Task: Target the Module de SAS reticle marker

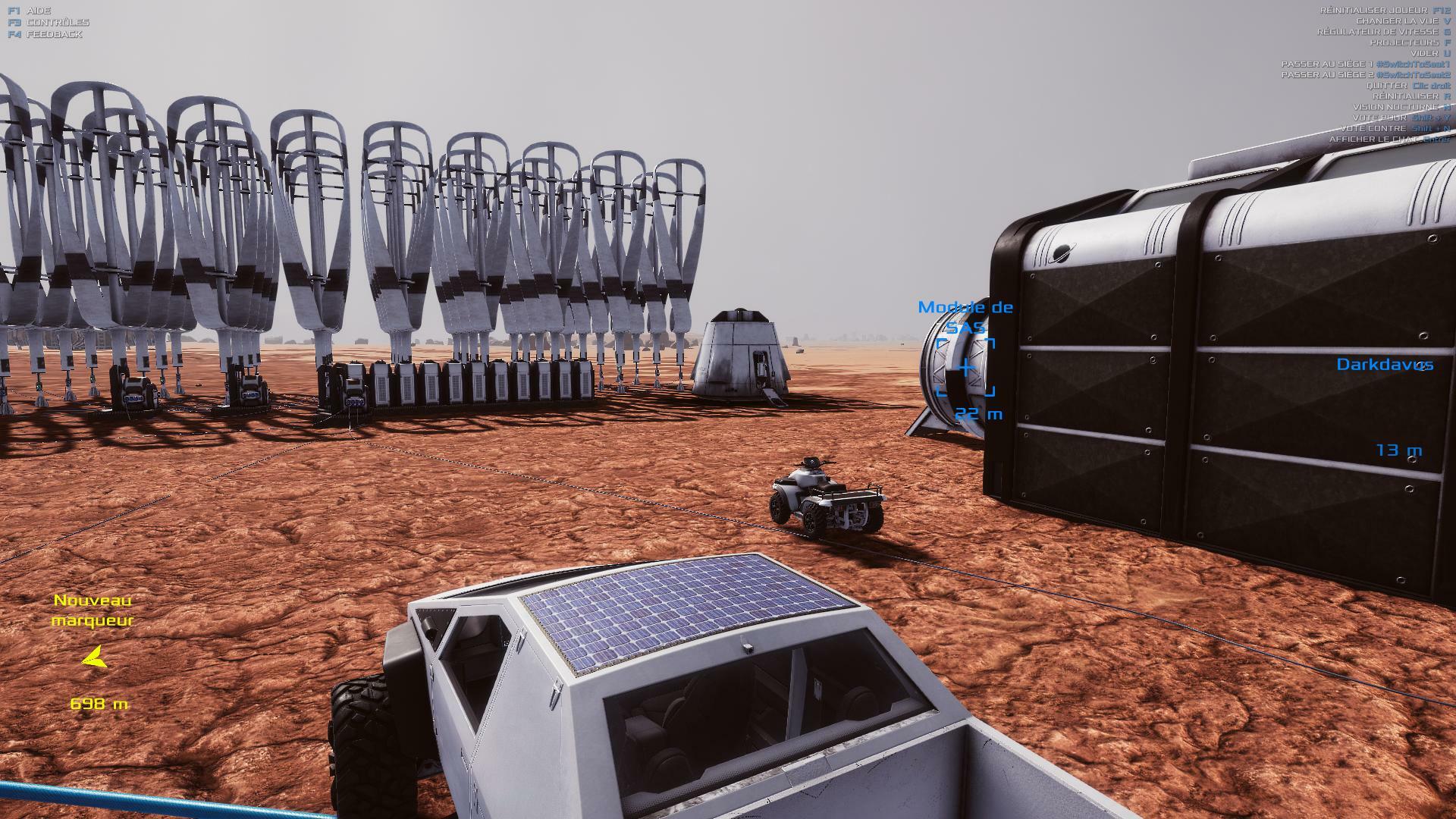Action: 965,369
